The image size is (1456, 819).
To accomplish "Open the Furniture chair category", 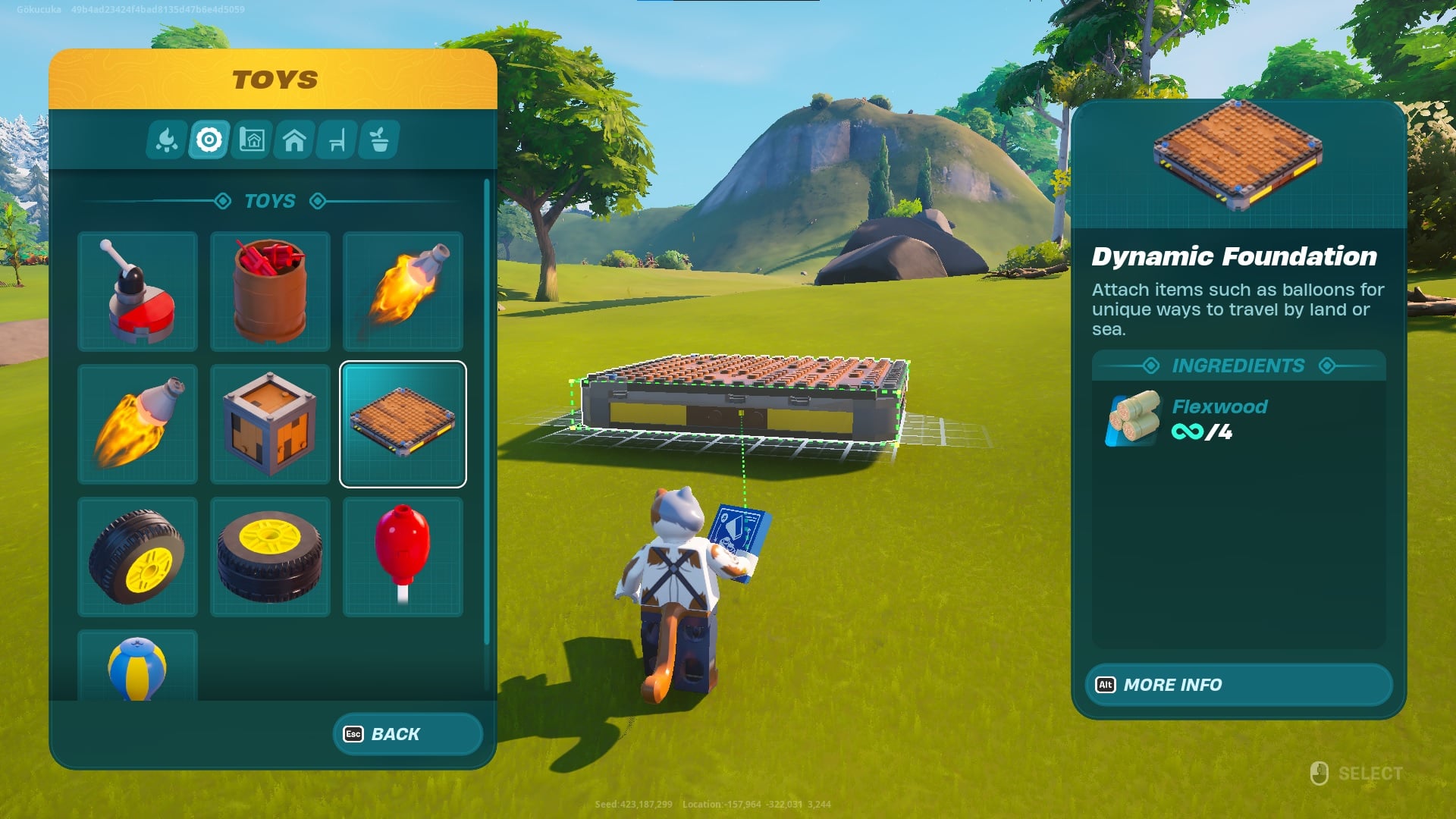I will (x=336, y=140).
